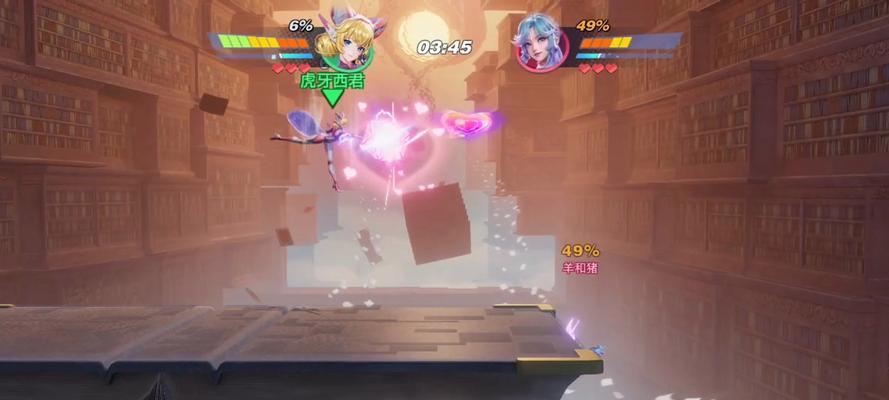Select the blue-haired opponent's portrait
Image resolution: width=889 pixels, height=400 pixels.
click(543, 45)
